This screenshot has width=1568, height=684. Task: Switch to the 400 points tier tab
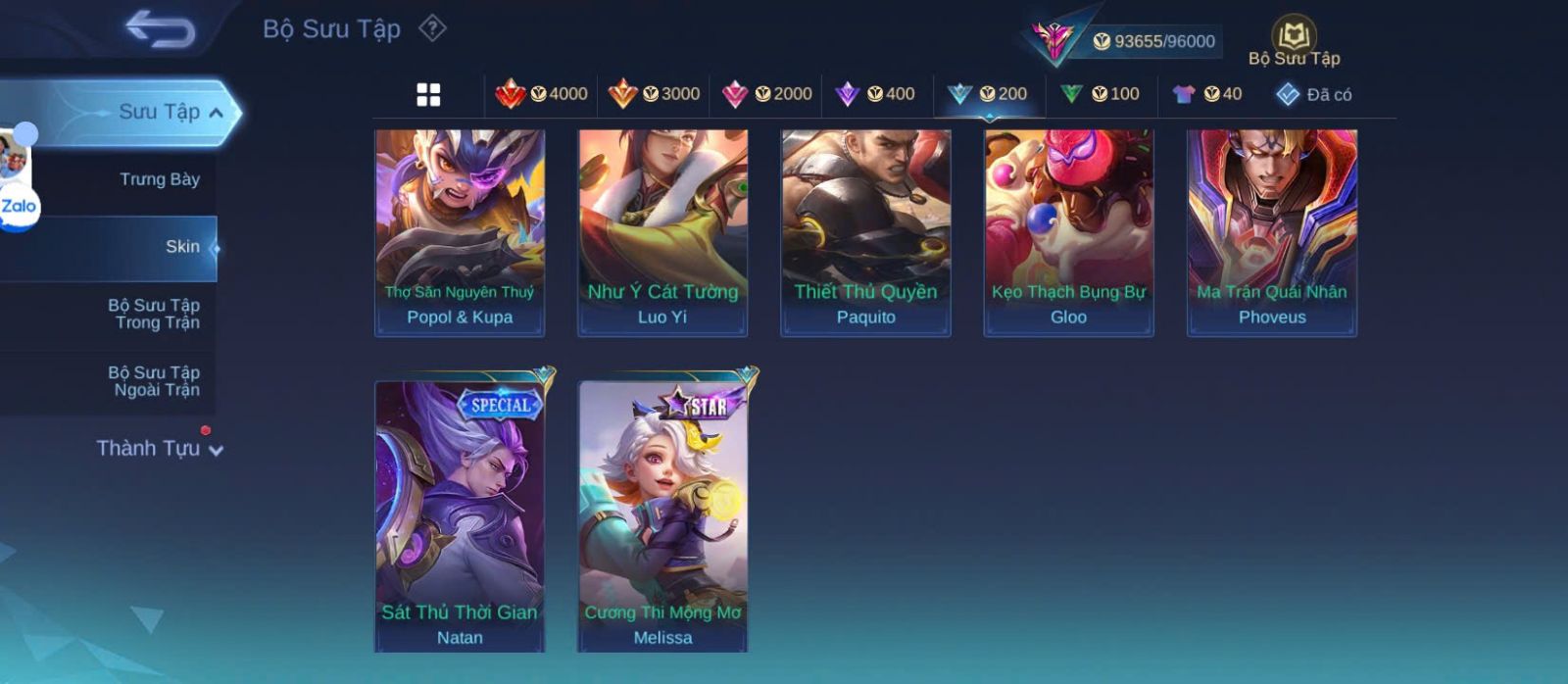(x=875, y=94)
